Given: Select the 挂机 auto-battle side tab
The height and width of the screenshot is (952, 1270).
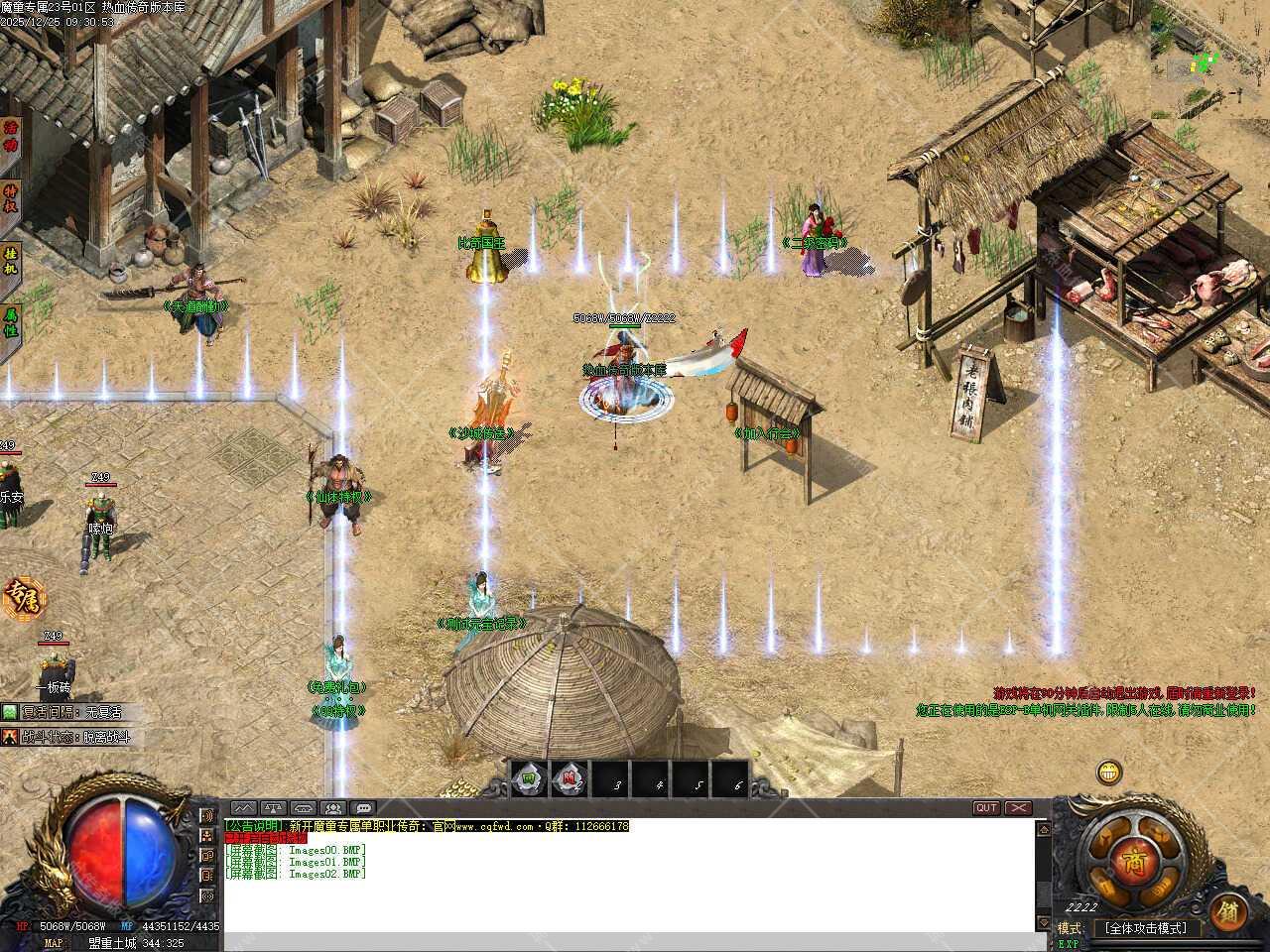Looking at the screenshot, I should pyautogui.click(x=11, y=262).
